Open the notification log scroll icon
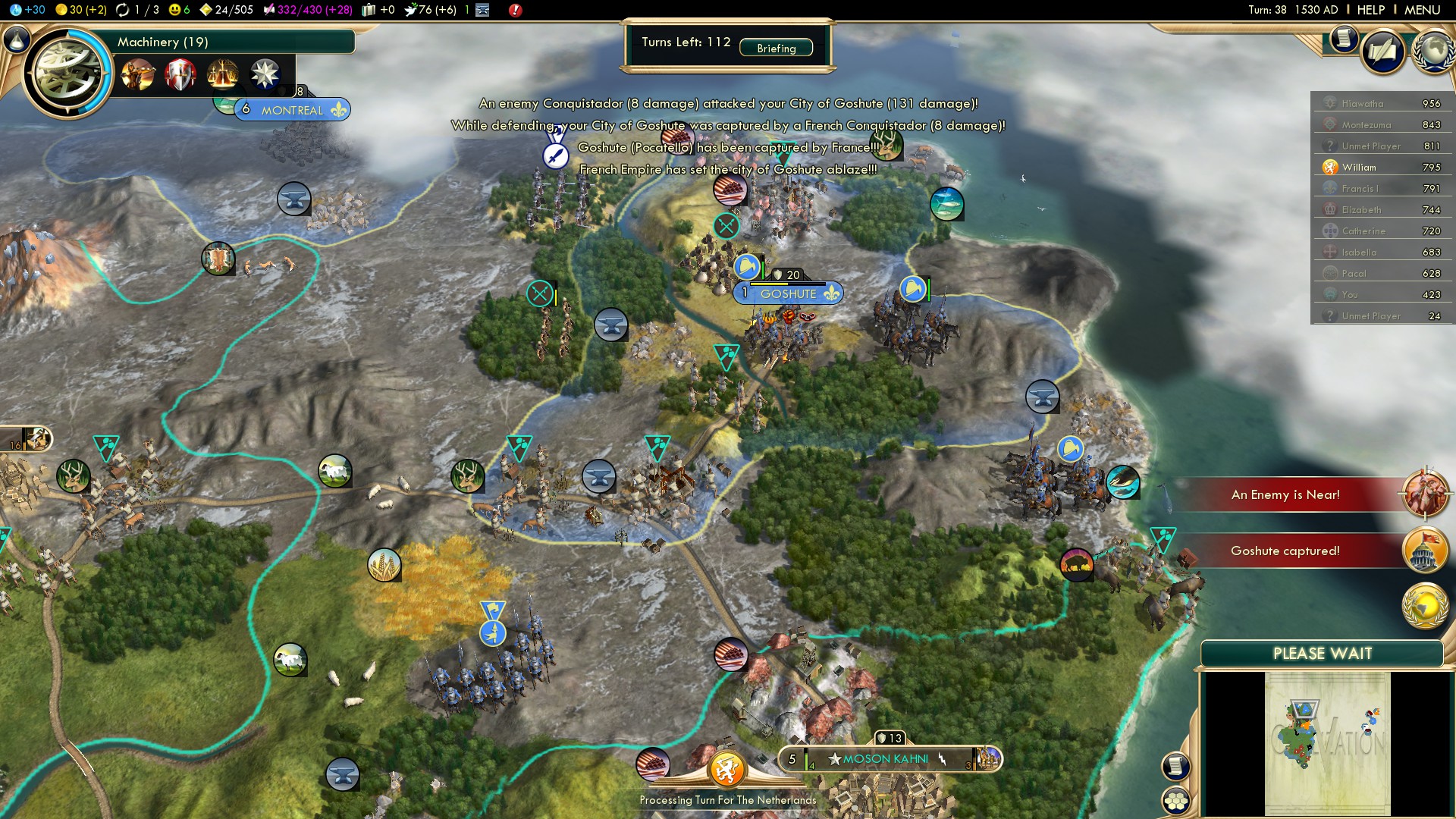 click(1343, 38)
